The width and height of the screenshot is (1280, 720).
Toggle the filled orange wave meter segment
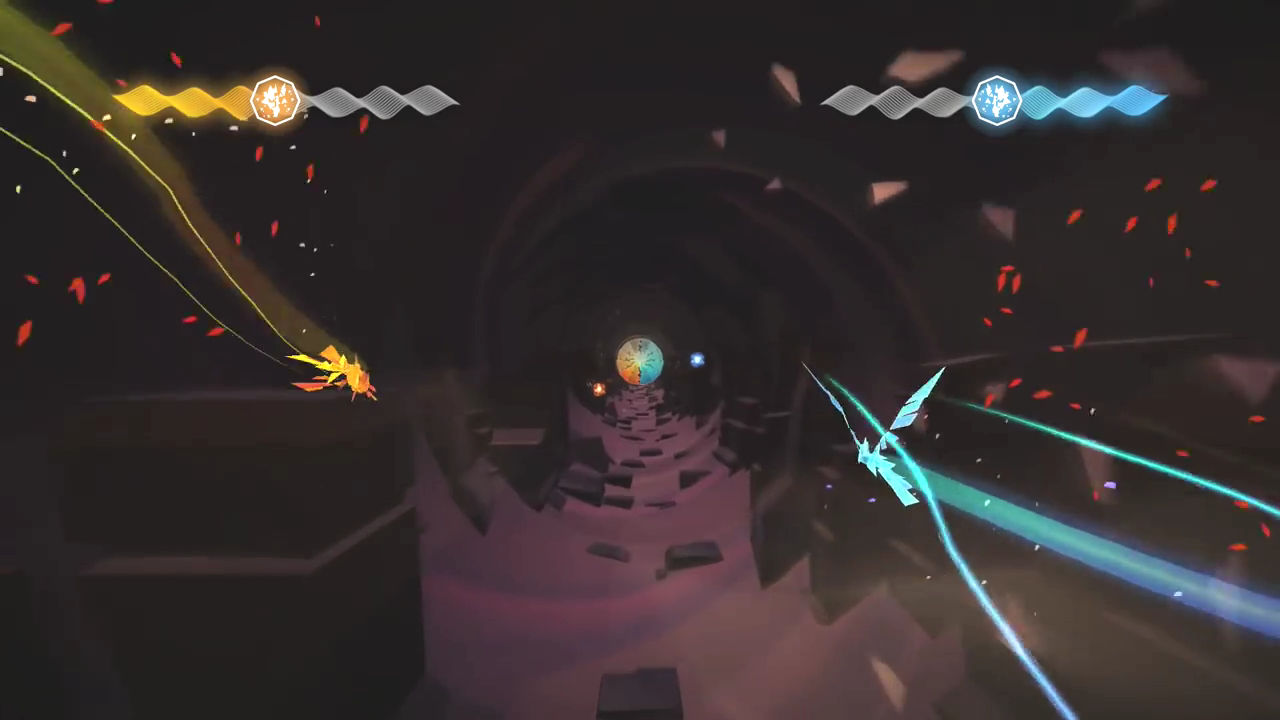coord(180,100)
